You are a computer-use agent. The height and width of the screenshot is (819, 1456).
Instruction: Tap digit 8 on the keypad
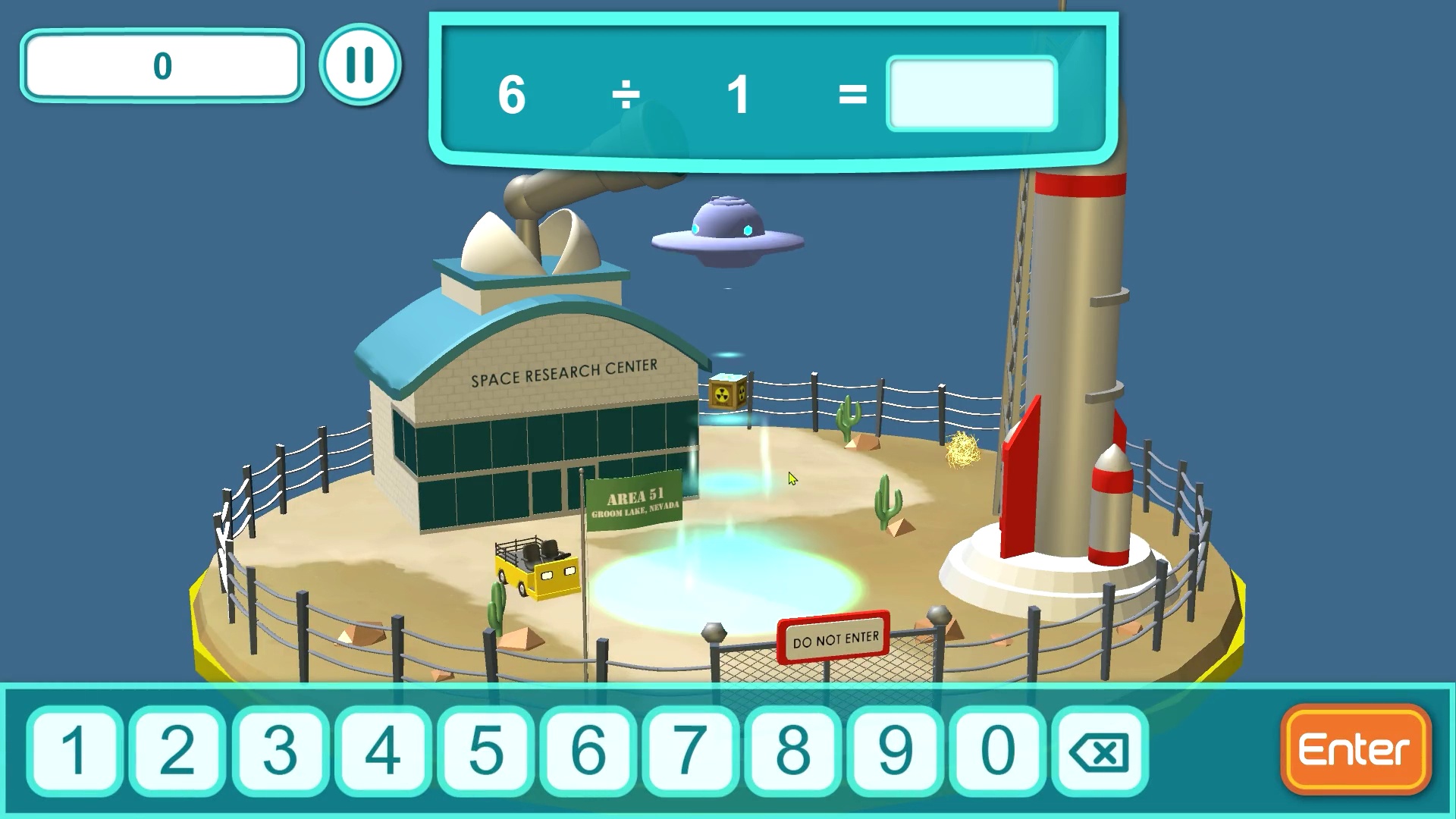tap(793, 750)
